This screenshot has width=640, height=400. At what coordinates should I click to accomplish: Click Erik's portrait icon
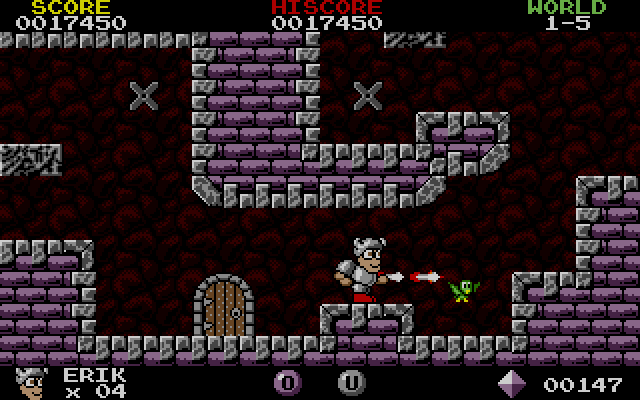coord(33,382)
